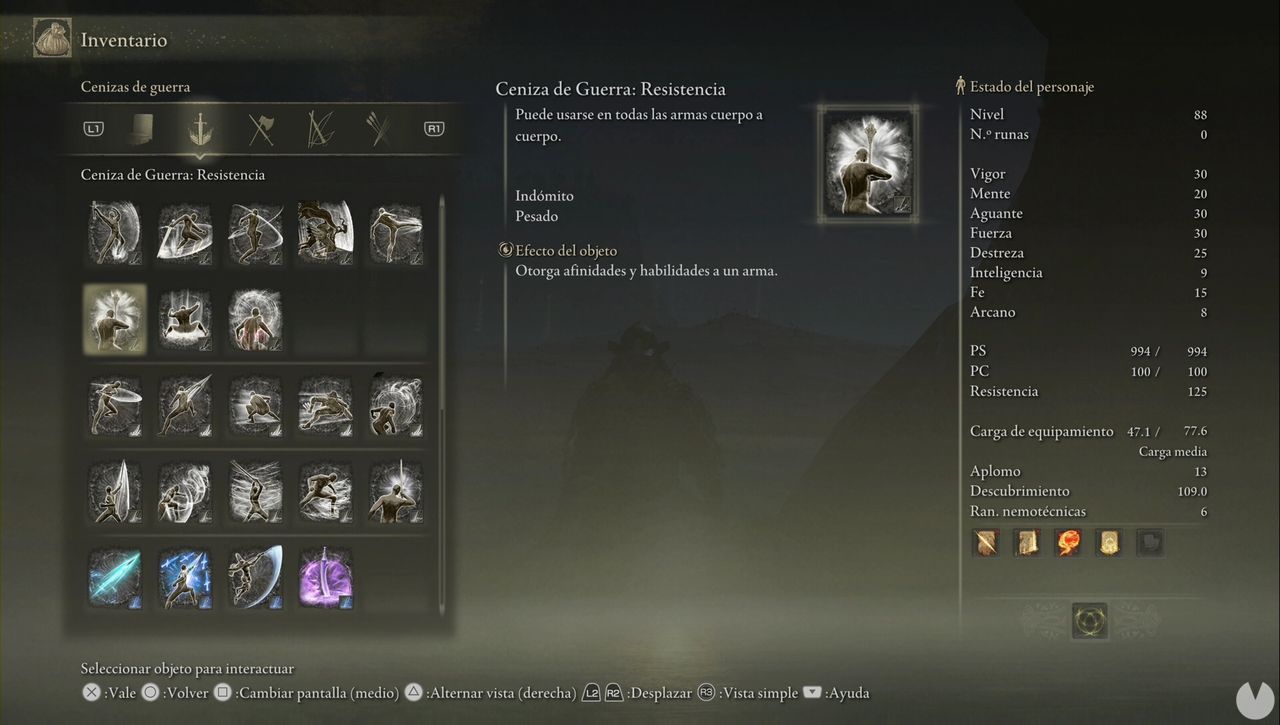Open the sword ashes of war tab
This screenshot has height=725, width=1280.
[199, 129]
